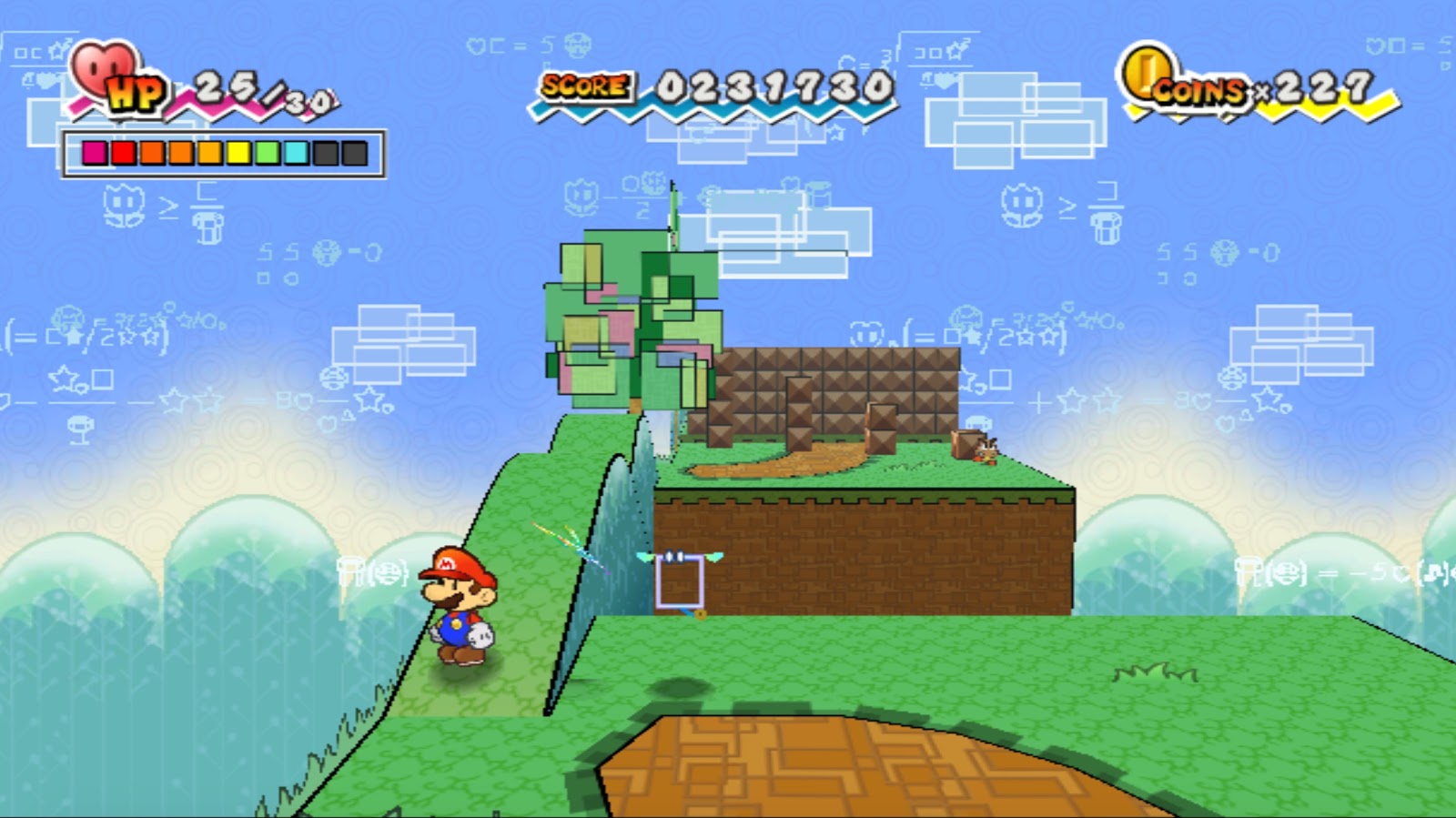Screen dimensions: 1456x818
Task: Click the small coin at the purple frame's corner
Action: point(700,616)
